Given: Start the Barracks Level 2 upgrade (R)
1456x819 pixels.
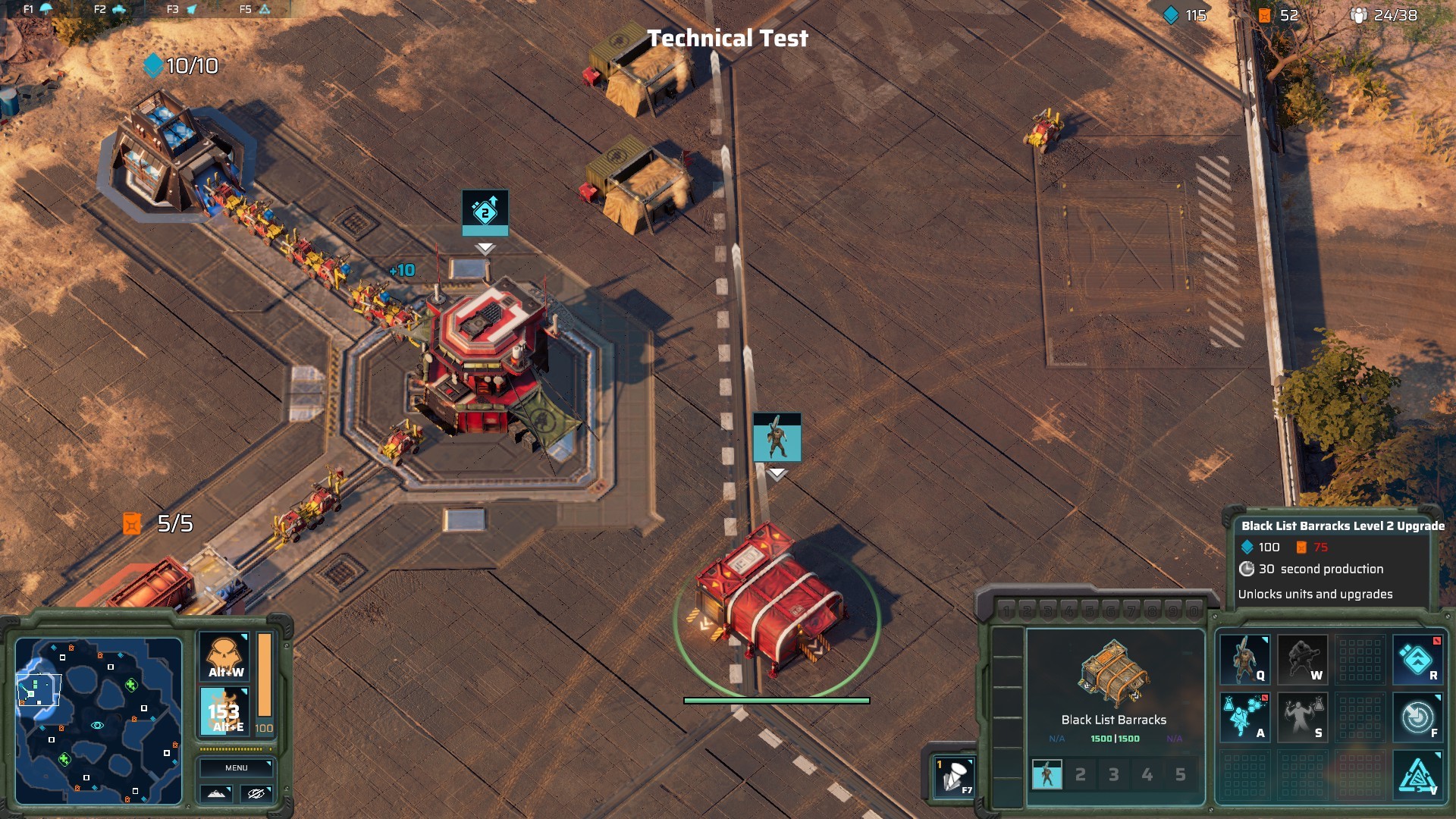Looking at the screenshot, I should point(1417,660).
